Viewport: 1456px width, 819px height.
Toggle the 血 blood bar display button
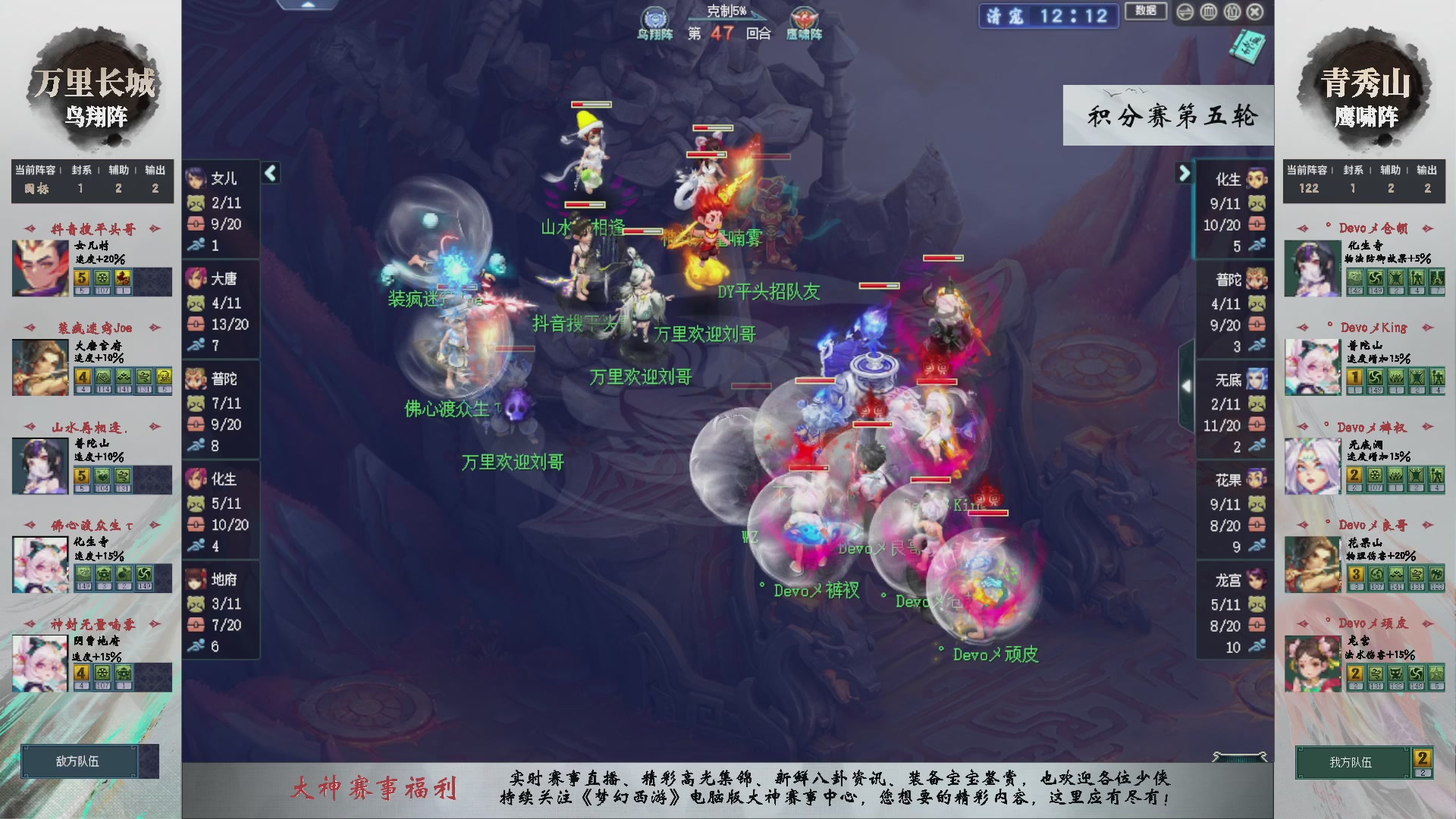pos(1208,12)
